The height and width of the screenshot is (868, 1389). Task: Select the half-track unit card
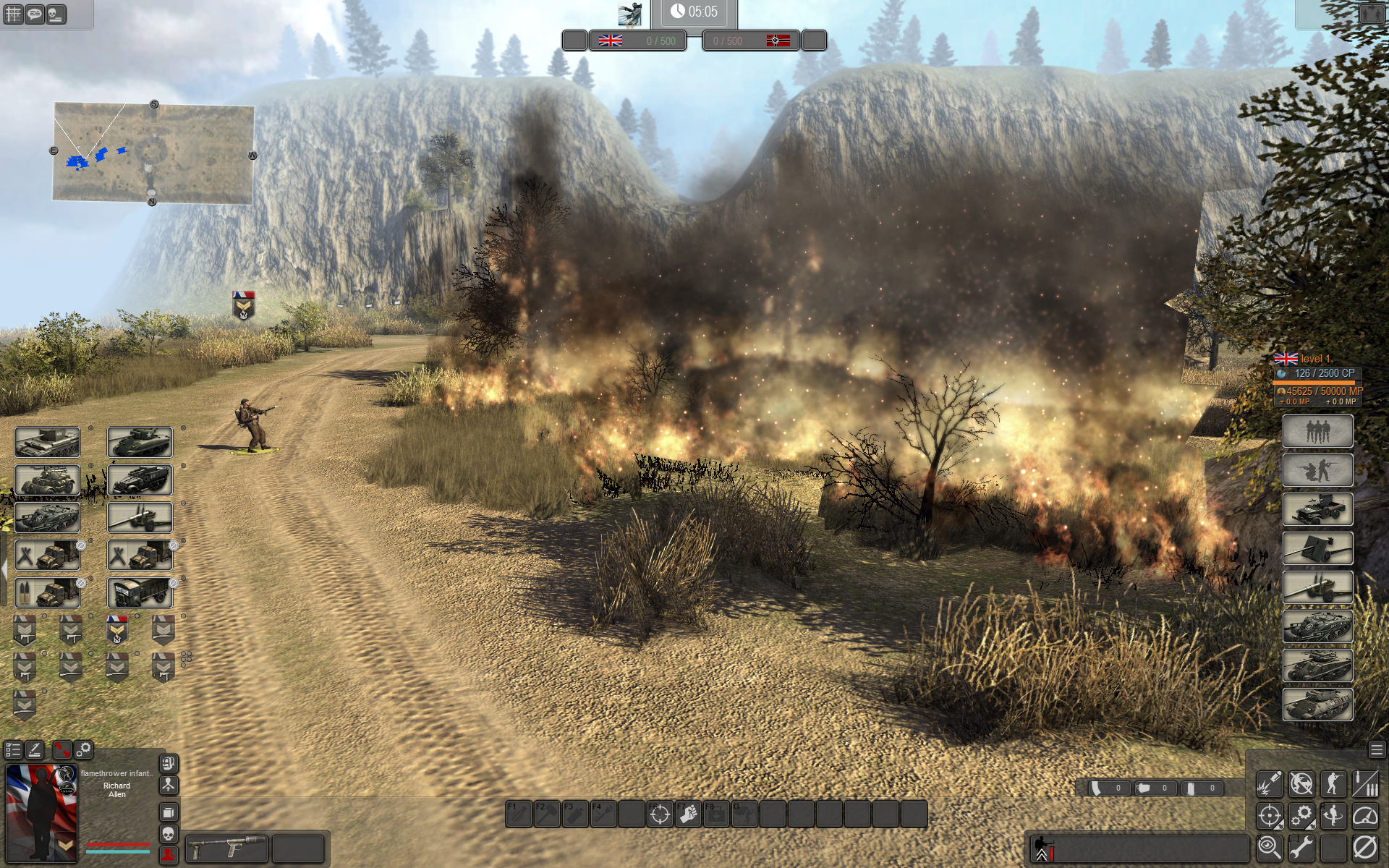pyautogui.click(x=140, y=480)
